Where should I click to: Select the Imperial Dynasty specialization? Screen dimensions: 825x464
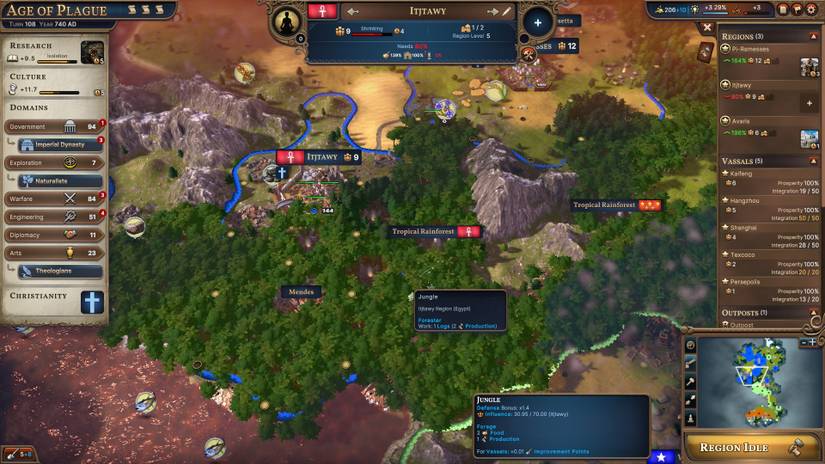[x=60, y=144]
